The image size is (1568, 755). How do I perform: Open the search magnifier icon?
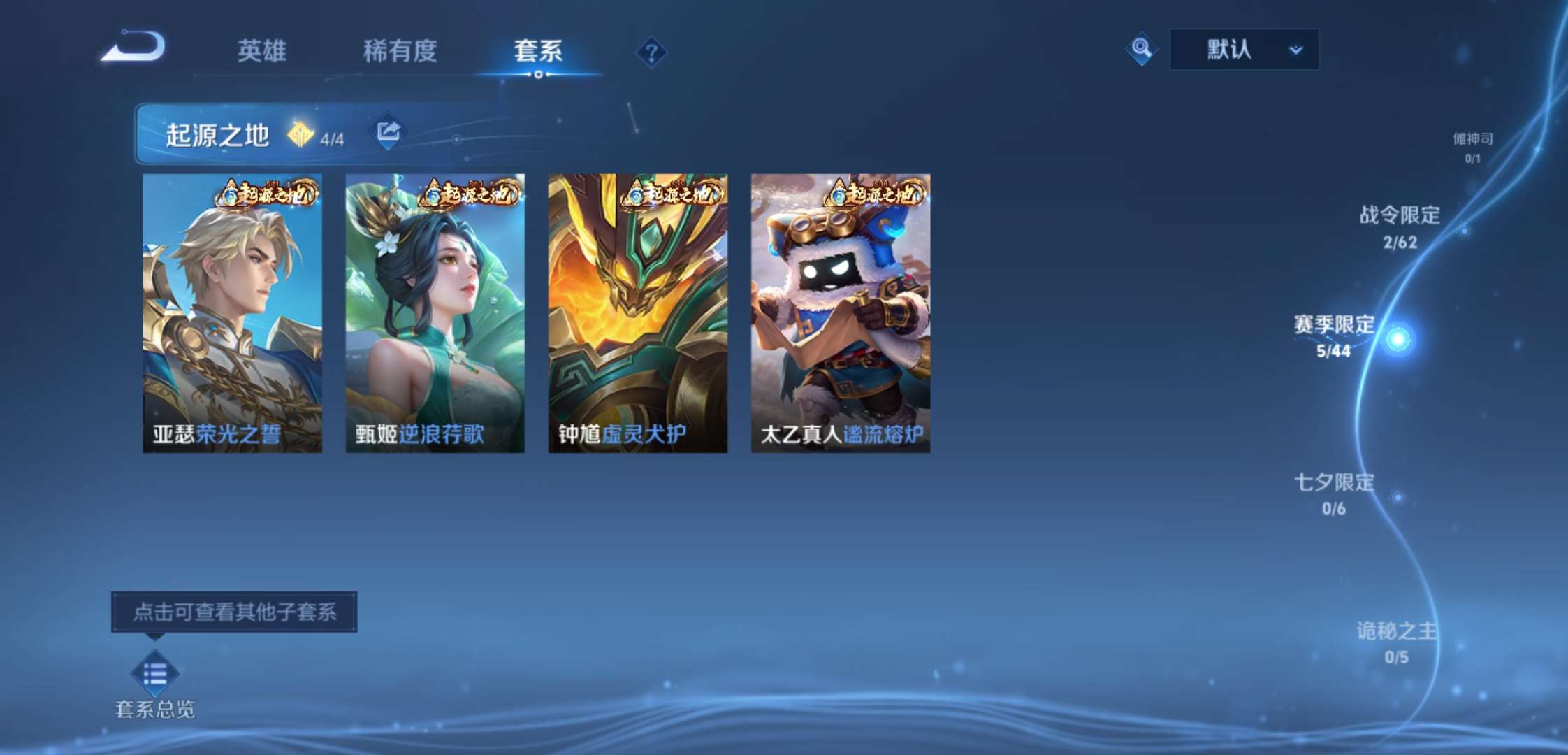pos(1140,50)
